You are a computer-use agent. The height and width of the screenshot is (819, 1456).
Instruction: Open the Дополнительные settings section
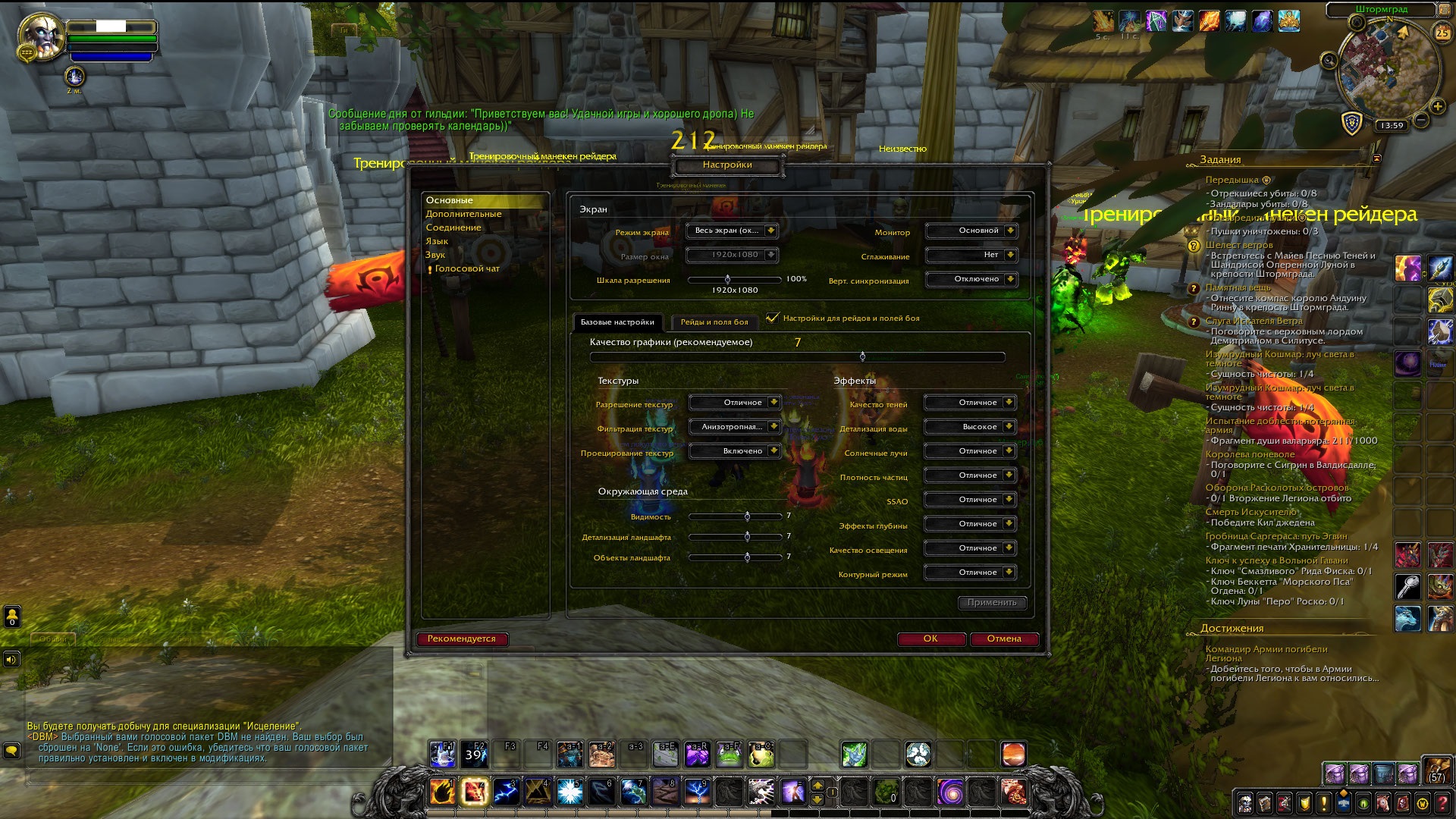[463, 214]
